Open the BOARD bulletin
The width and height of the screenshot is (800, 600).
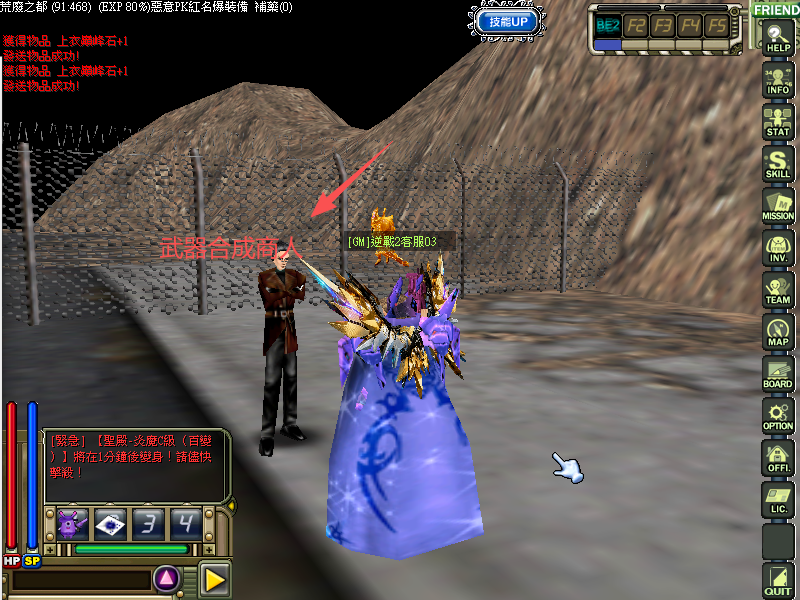tap(778, 375)
